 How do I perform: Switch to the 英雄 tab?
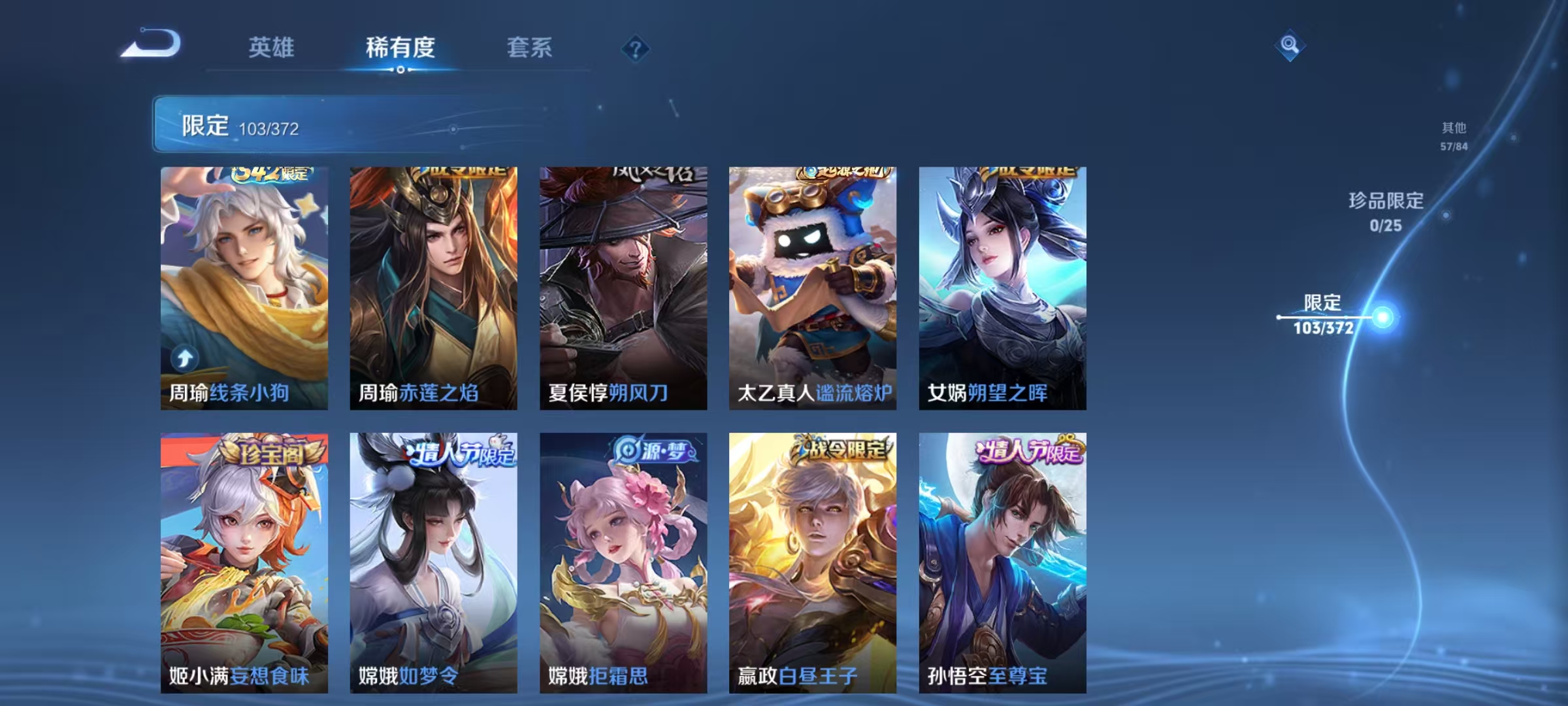(x=273, y=48)
